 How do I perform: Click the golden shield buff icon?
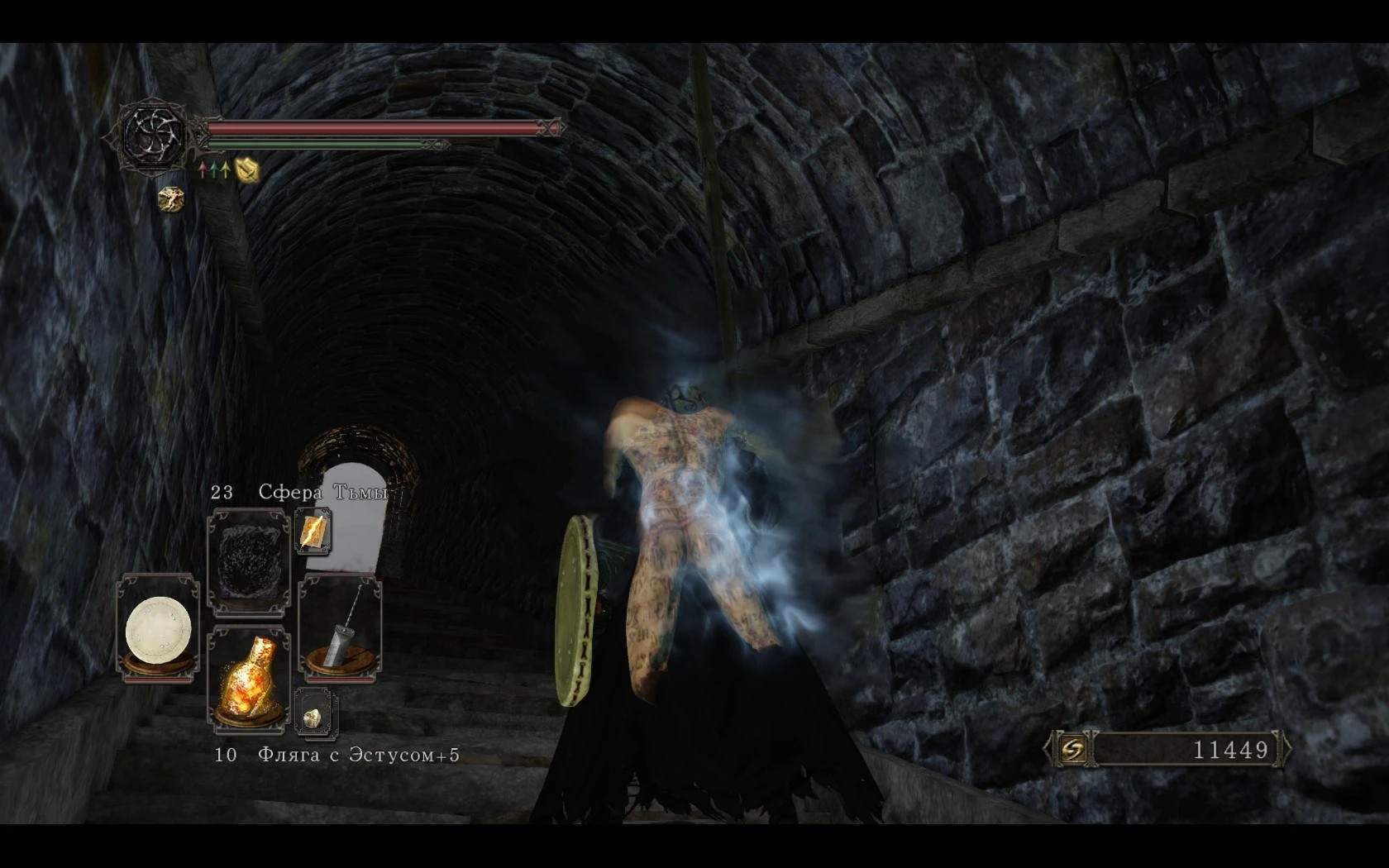pos(247,170)
